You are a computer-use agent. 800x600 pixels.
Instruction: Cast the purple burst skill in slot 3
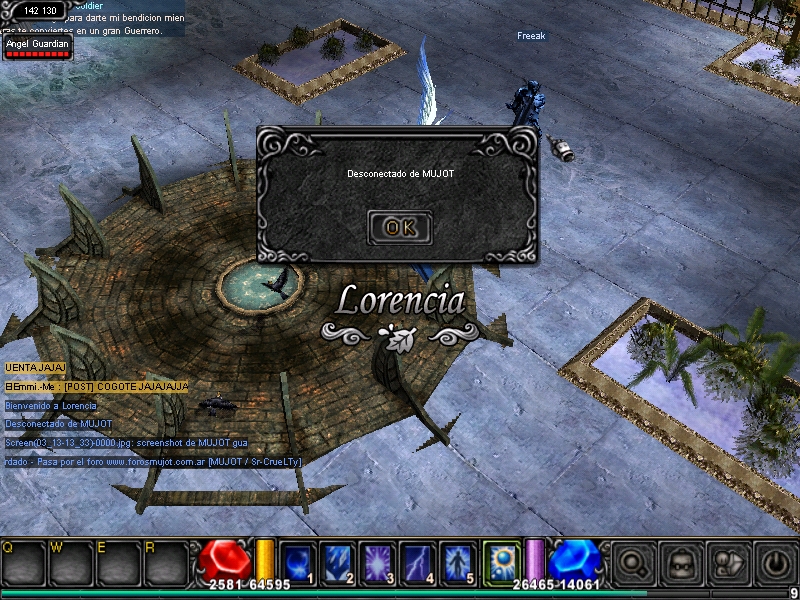point(378,561)
